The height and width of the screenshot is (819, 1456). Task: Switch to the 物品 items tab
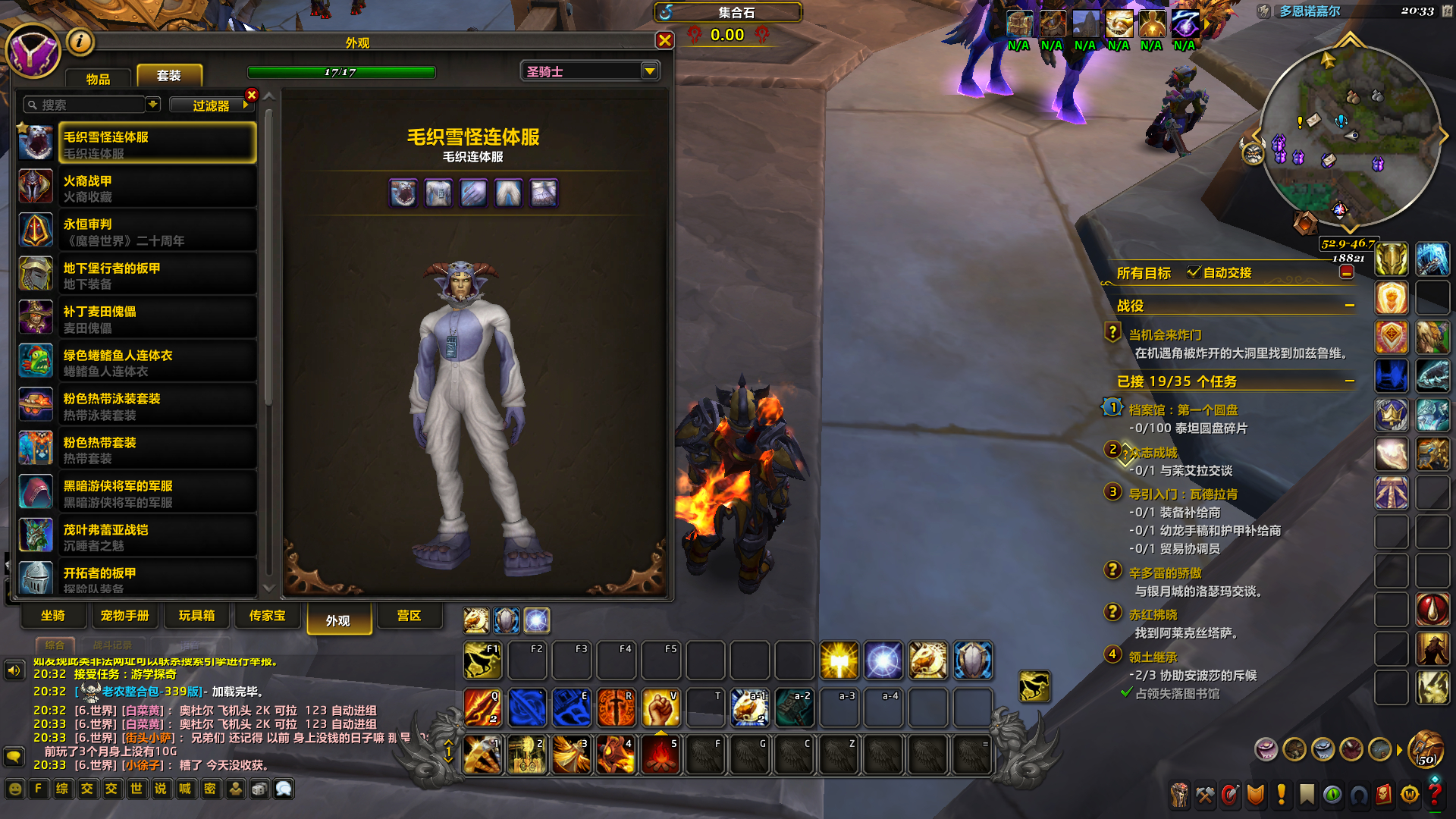click(98, 78)
